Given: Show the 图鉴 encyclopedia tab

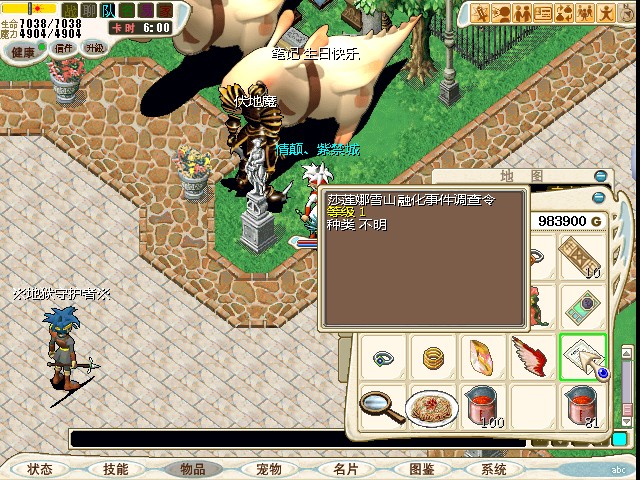Looking at the screenshot, I should pos(421,469).
